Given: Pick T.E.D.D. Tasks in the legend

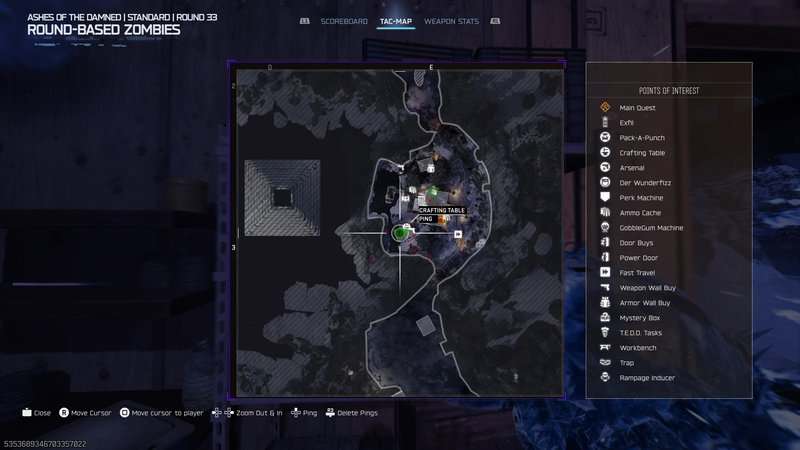Looking at the screenshot, I should [641, 332].
